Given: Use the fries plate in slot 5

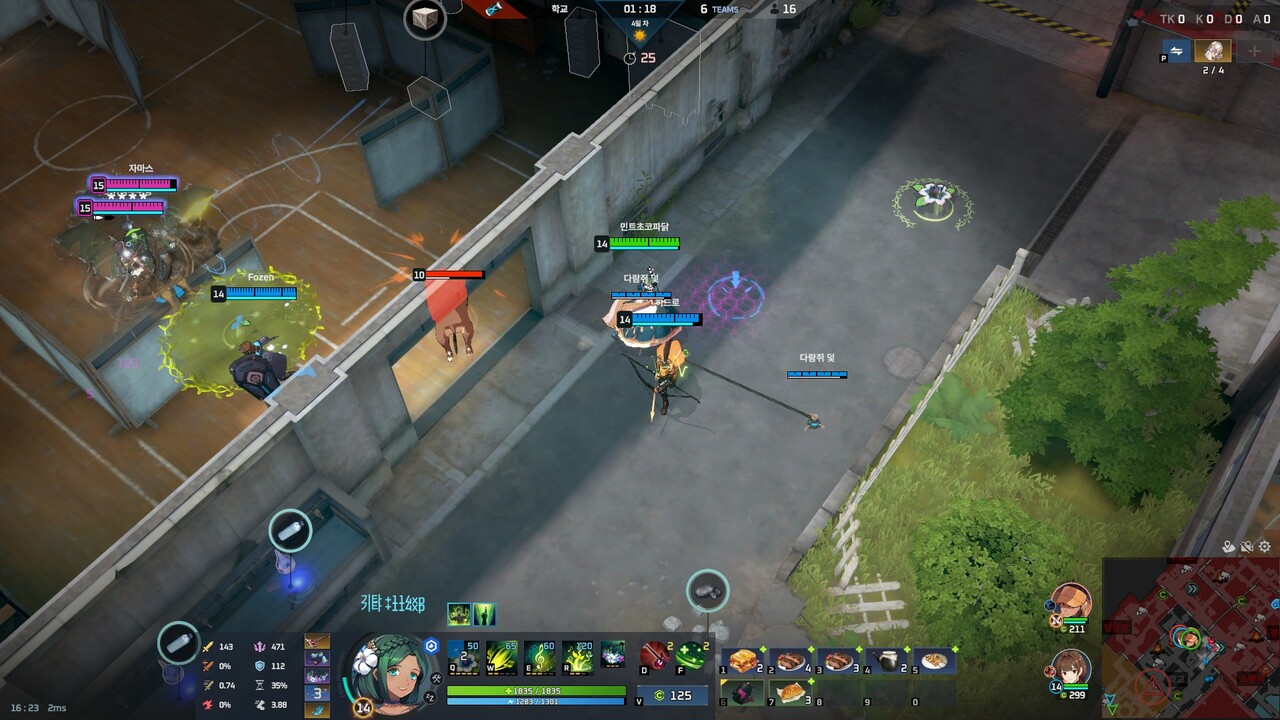Looking at the screenshot, I should 935,661.
